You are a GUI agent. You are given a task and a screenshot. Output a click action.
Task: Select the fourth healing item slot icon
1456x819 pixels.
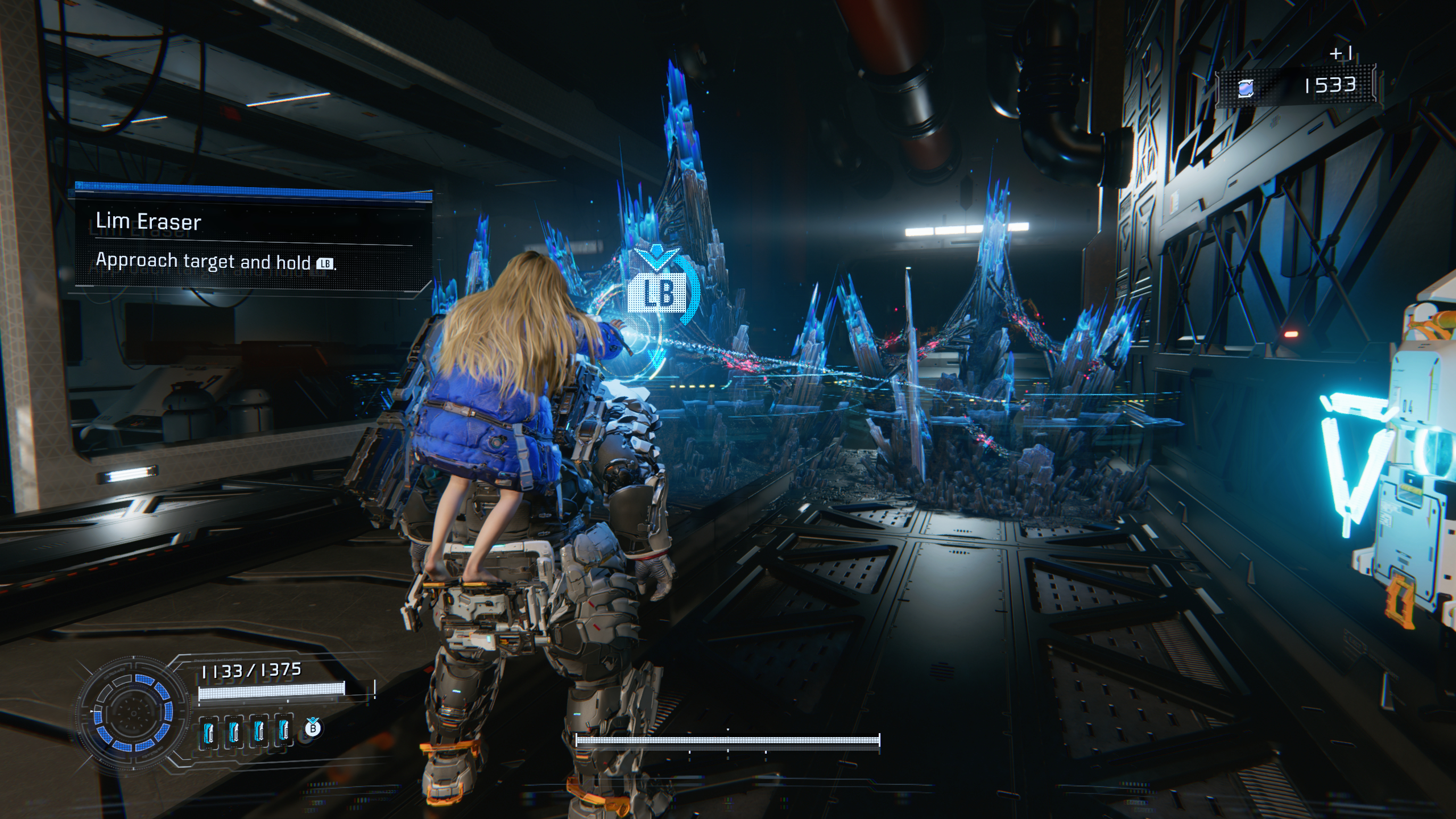click(283, 734)
